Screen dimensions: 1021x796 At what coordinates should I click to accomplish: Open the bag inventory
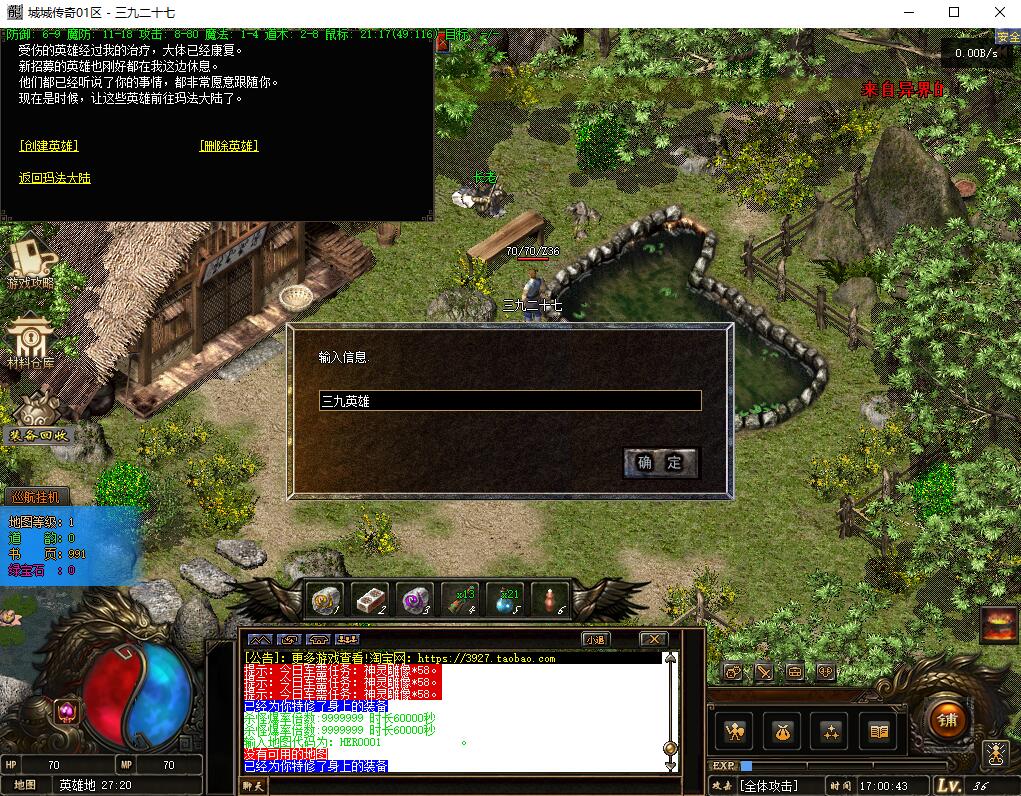coord(783,732)
